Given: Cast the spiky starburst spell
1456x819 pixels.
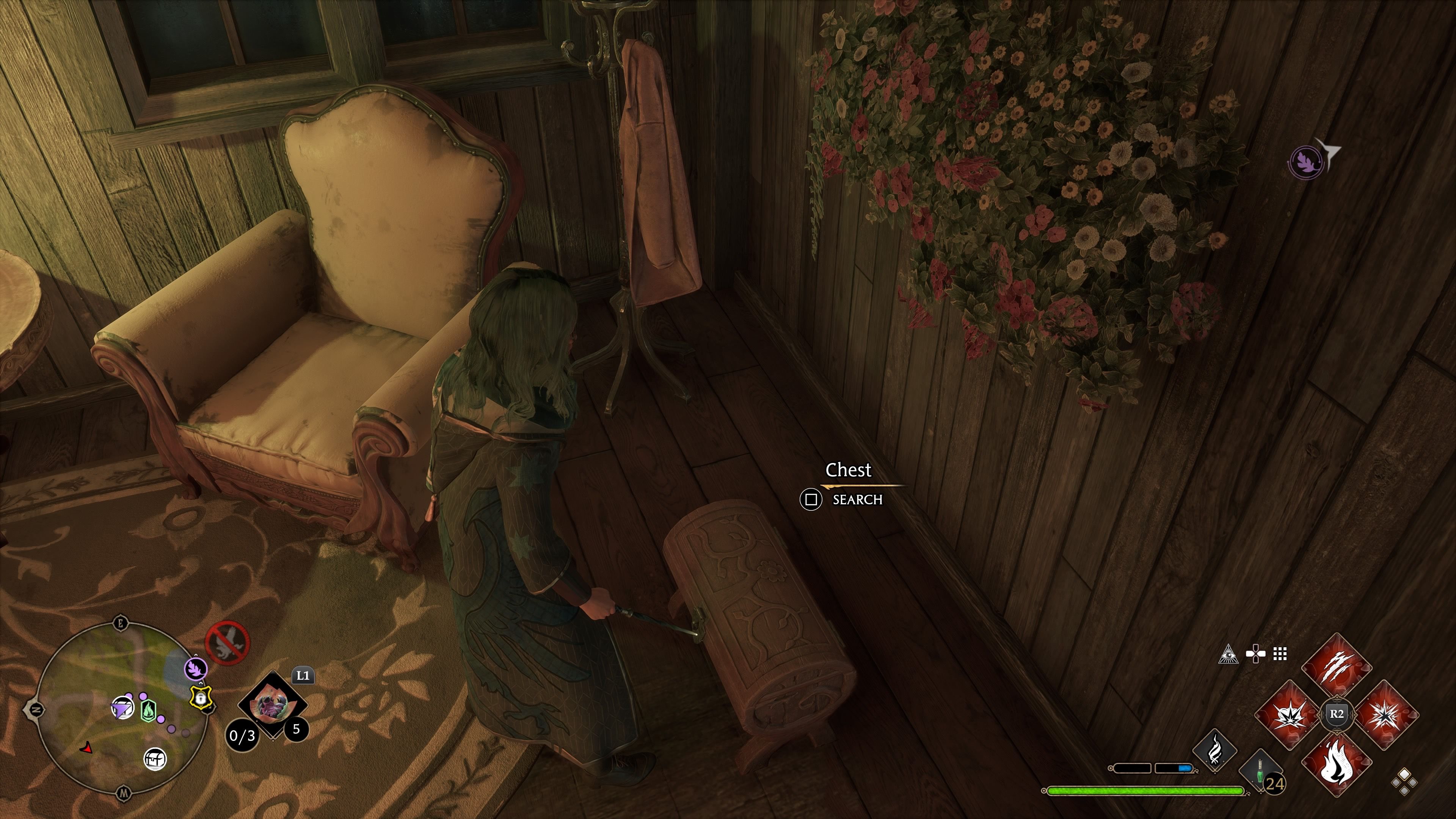Looking at the screenshot, I should coord(1384,714).
